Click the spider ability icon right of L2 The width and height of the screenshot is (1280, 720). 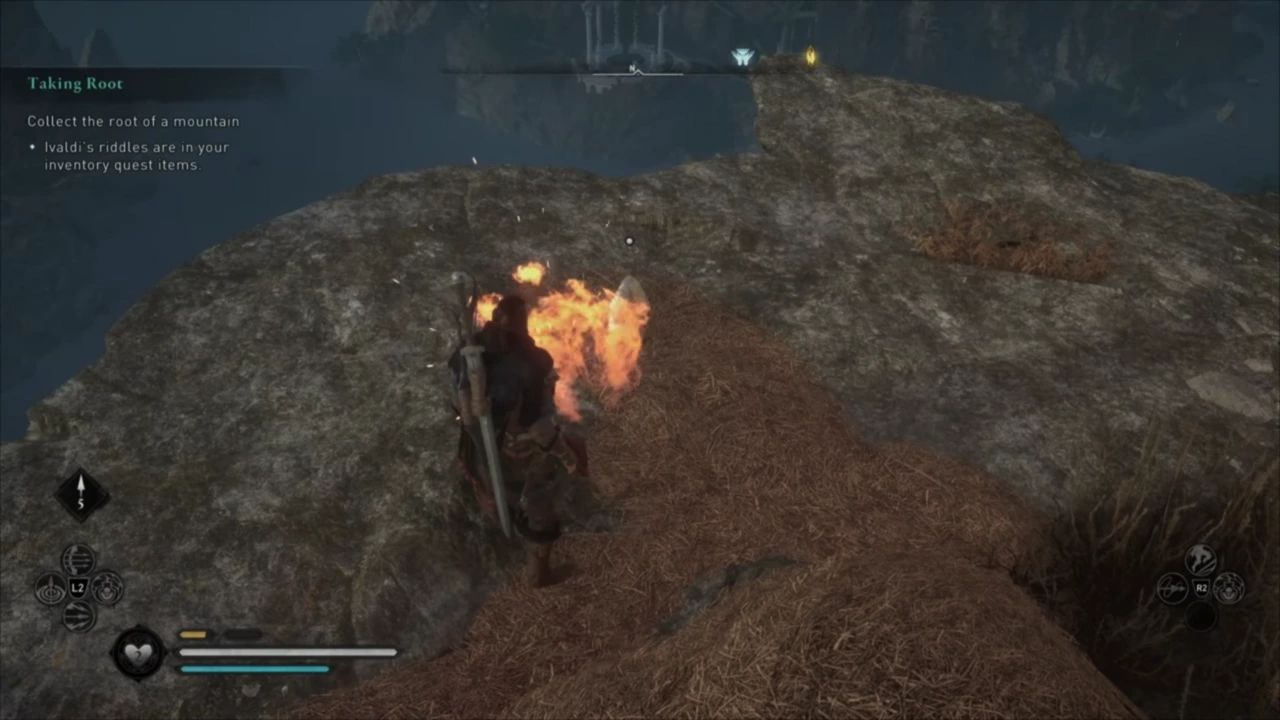pyautogui.click(x=105, y=589)
